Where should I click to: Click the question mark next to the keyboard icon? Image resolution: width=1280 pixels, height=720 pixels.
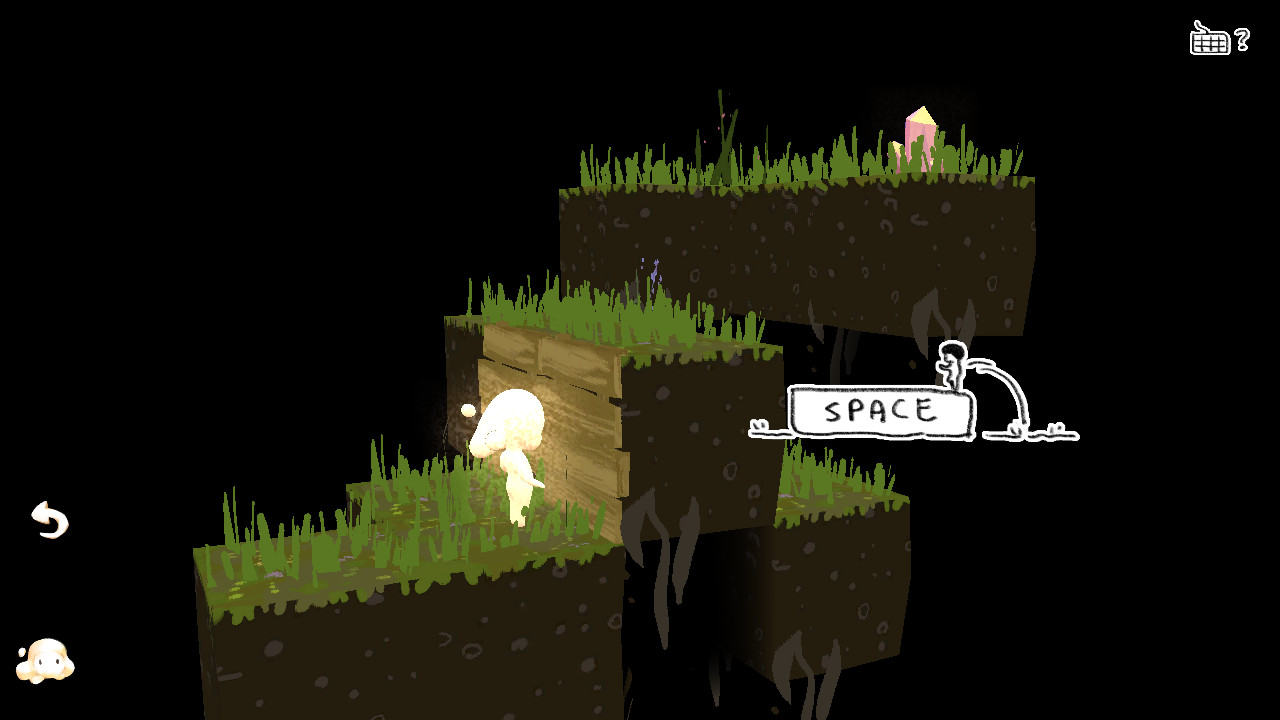(1240, 40)
